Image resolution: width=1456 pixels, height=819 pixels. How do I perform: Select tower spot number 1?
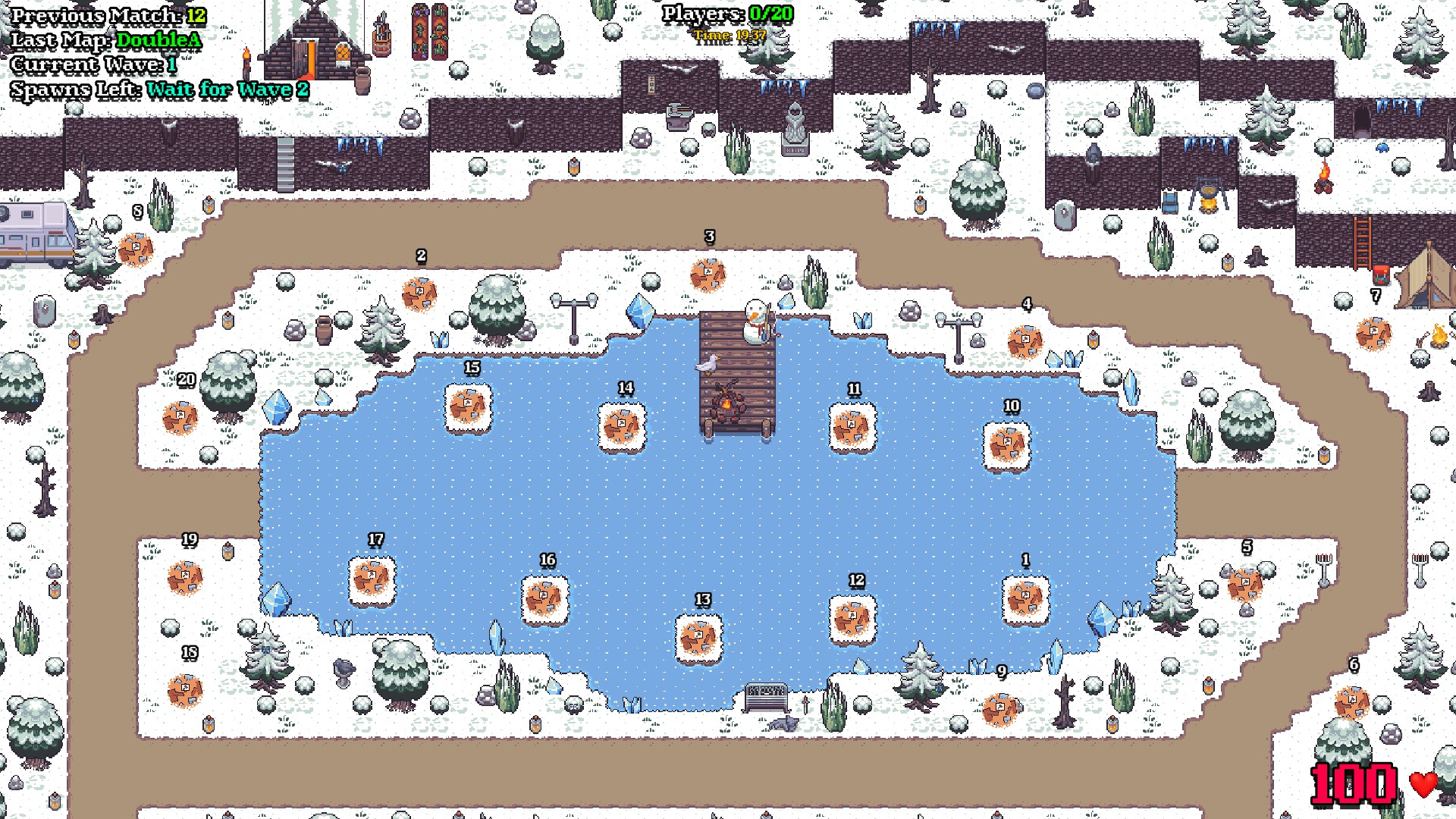point(1025,599)
